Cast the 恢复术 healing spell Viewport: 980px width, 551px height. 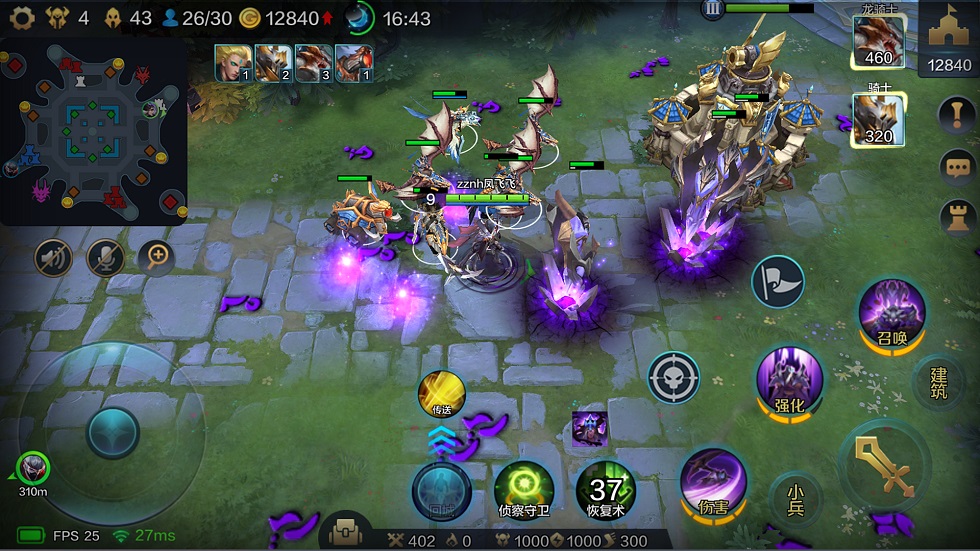click(605, 489)
